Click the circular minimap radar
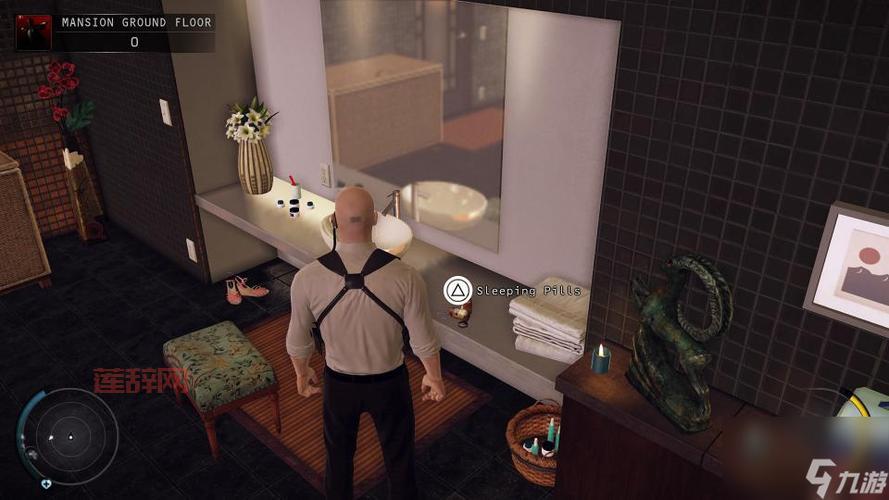 (x=70, y=436)
